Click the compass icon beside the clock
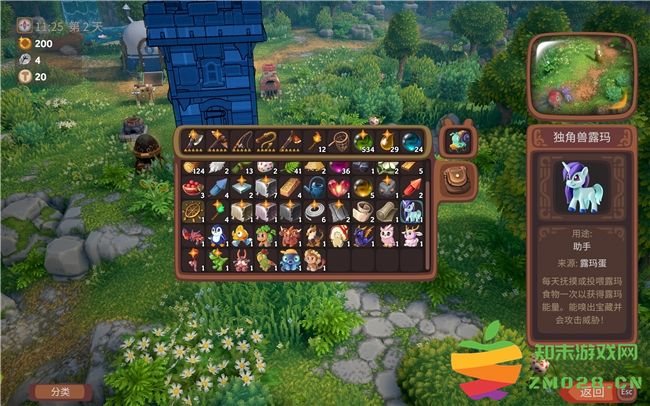Screen dimensions: 650x406 click(x=23, y=24)
